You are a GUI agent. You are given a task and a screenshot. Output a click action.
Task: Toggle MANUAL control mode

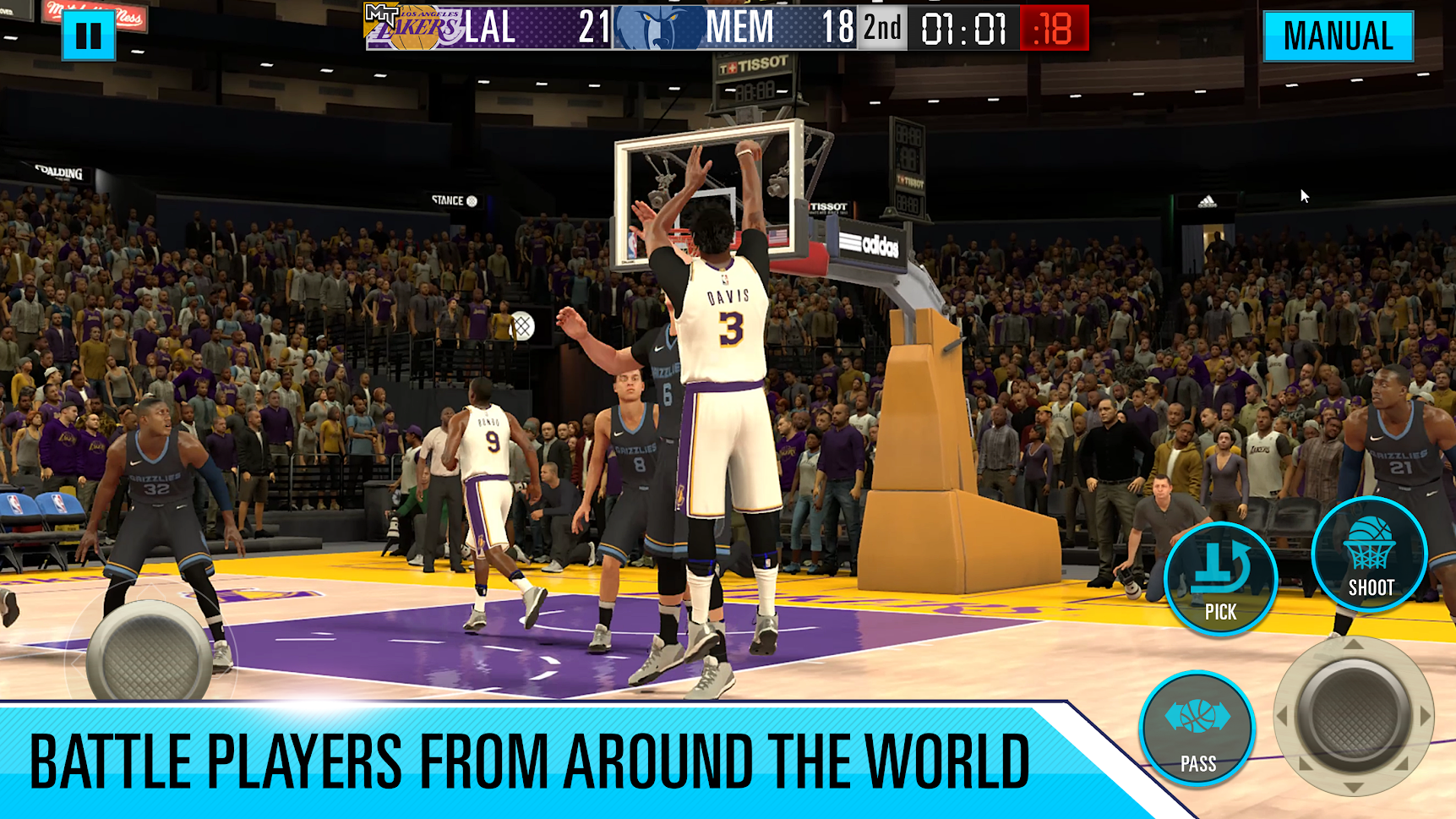point(1338,35)
